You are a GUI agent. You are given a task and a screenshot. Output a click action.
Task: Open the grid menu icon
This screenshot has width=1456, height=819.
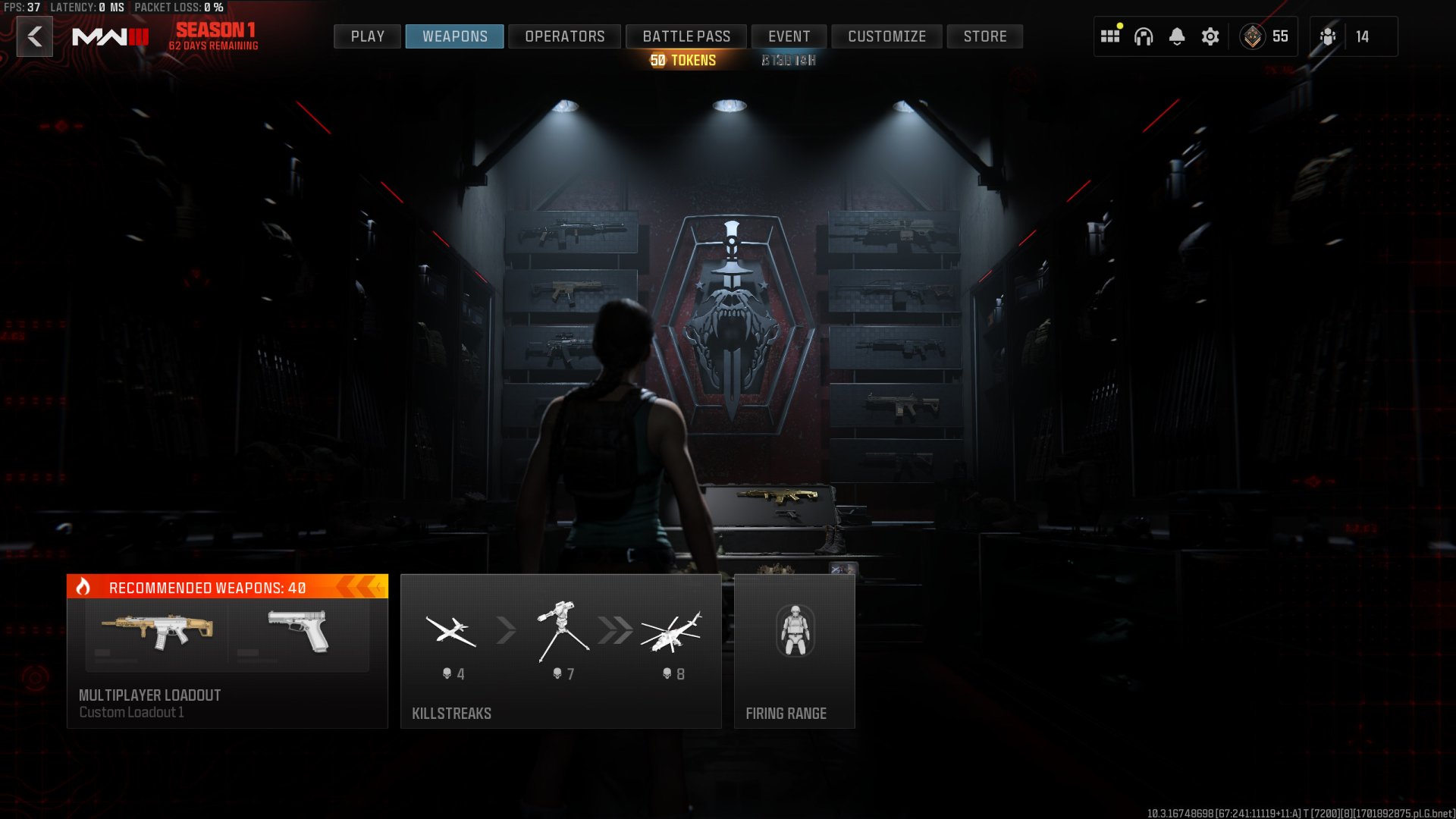click(x=1110, y=36)
